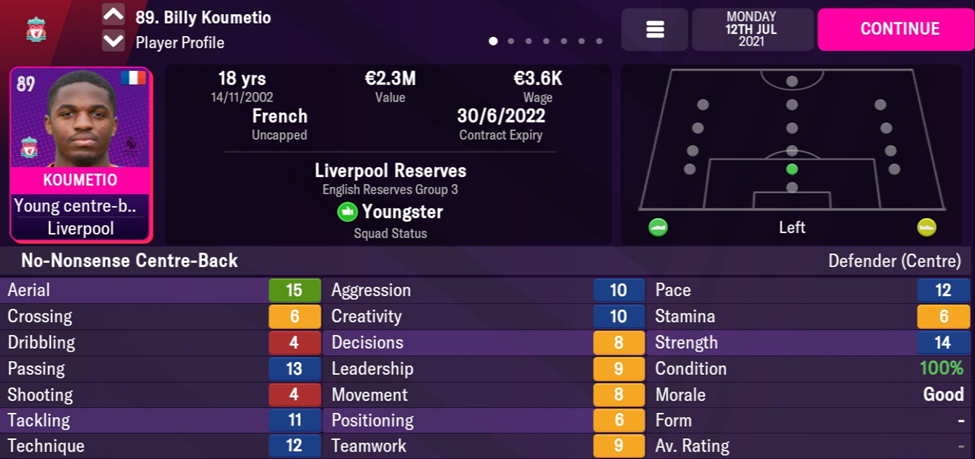Go to next player with down arrow
The width and height of the screenshot is (975, 459).
(x=114, y=42)
